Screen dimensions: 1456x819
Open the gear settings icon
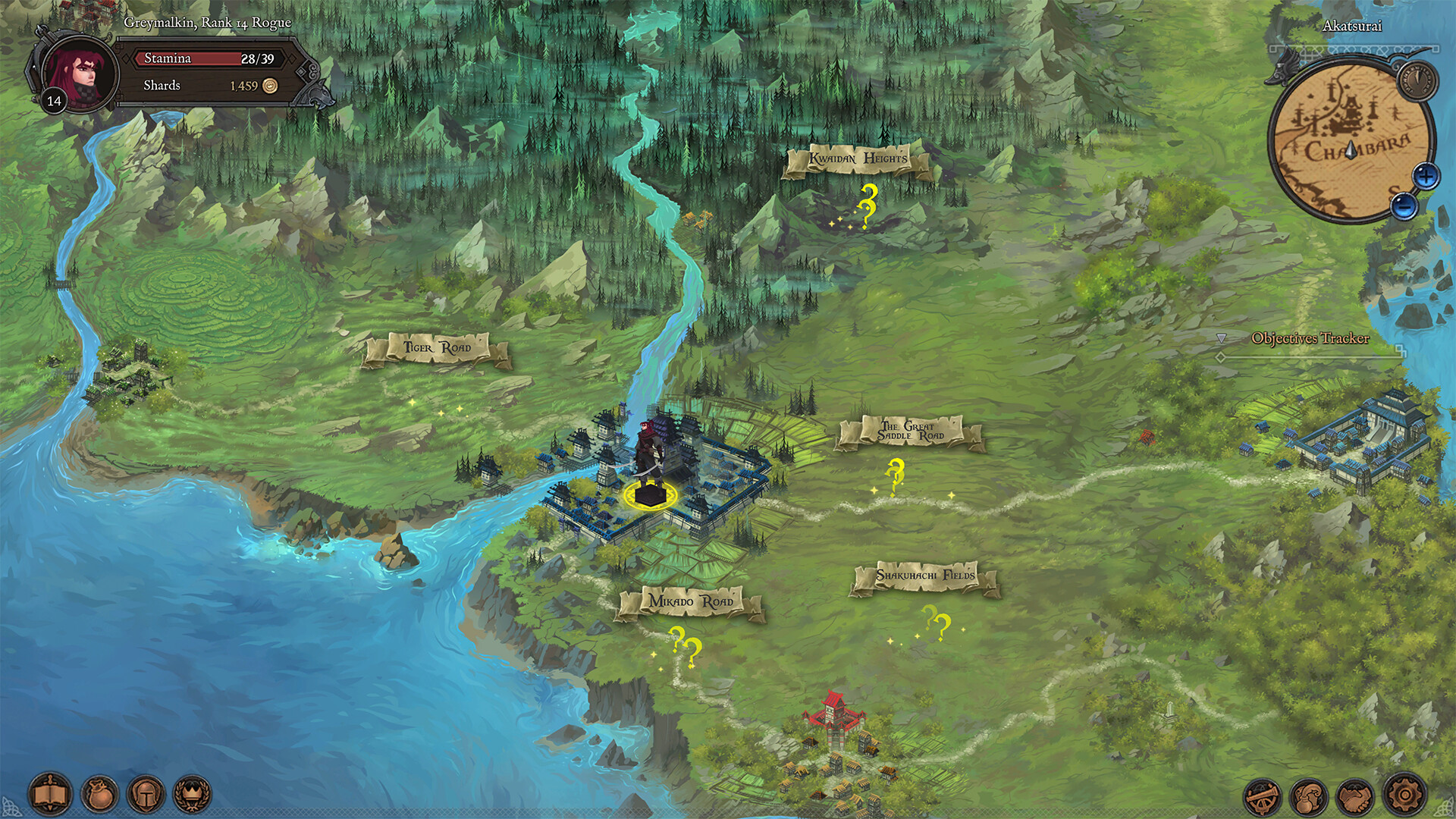[1405, 795]
